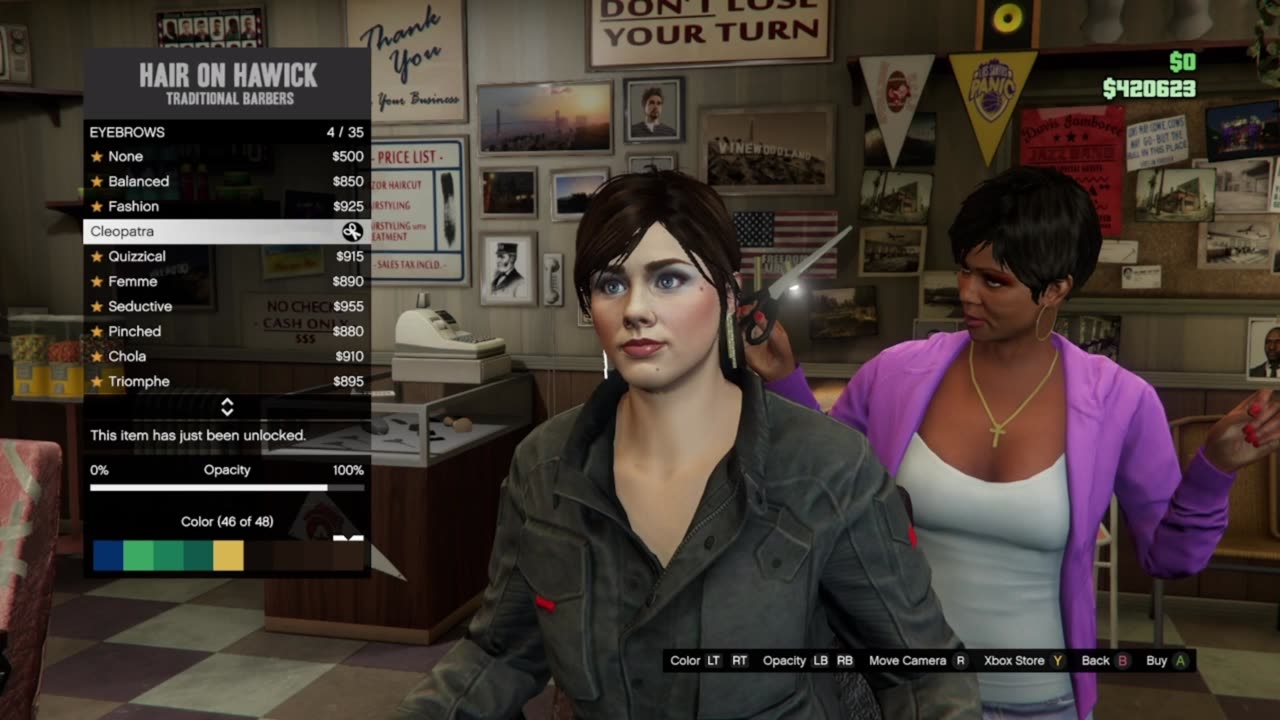Image resolution: width=1280 pixels, height=720 pixels.
Task: Choose the blue eyebrow color swatch
Action: point(107,555)
